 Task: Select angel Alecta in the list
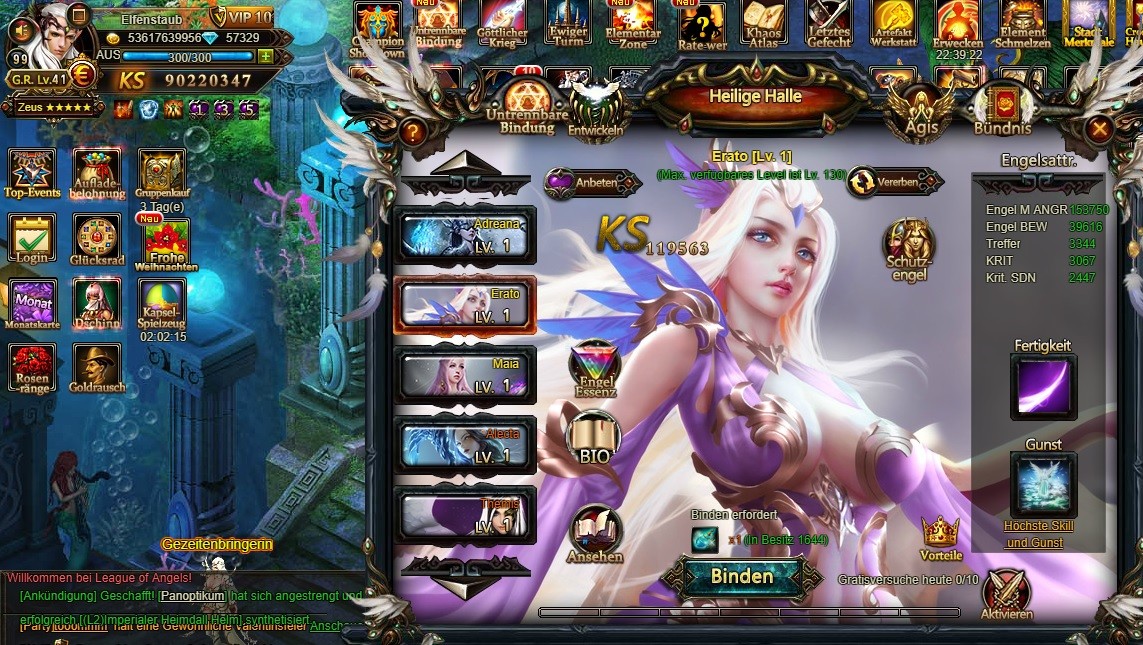466,445
